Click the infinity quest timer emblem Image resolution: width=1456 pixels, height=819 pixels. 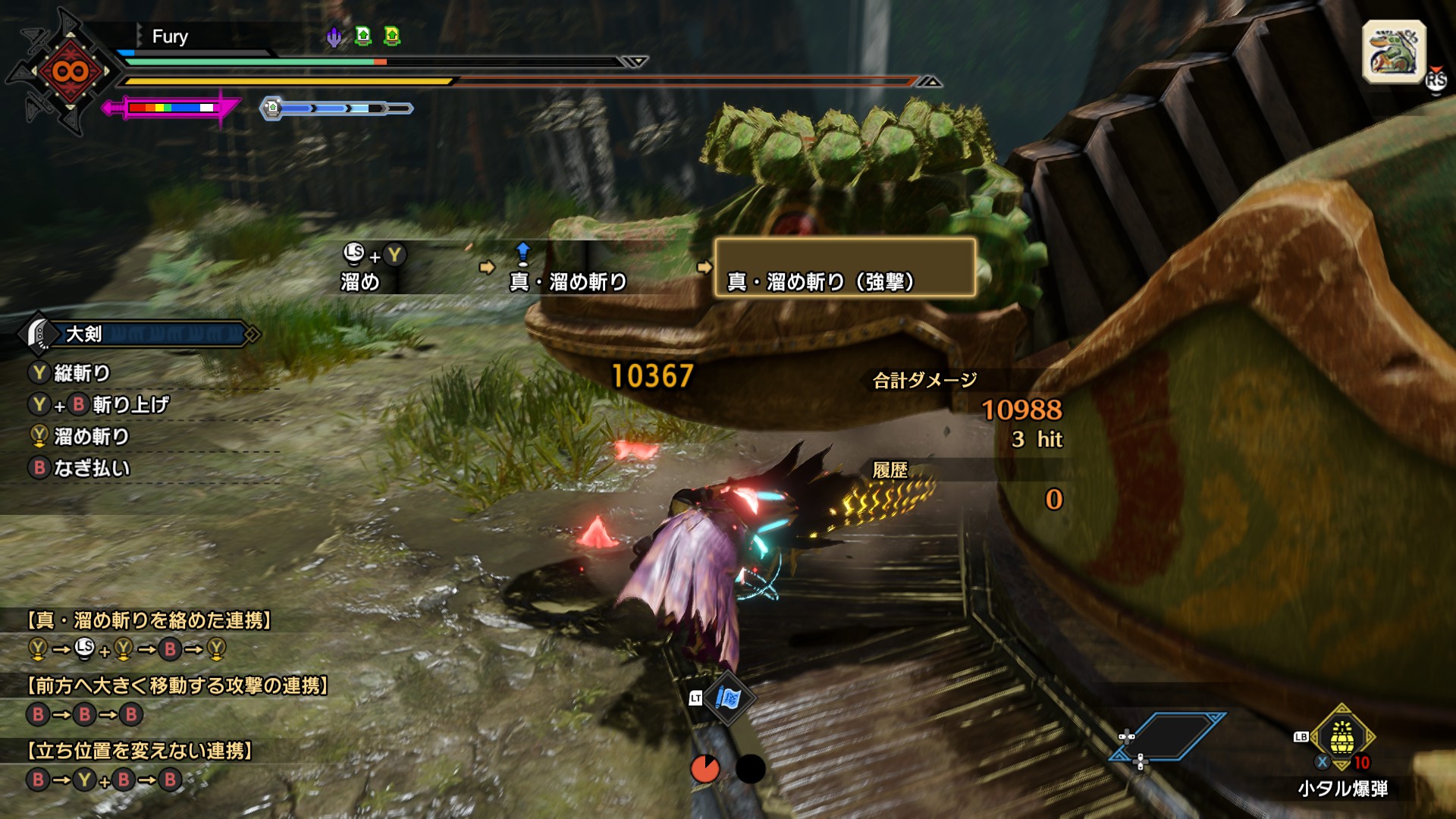click(x=70, y=72)
